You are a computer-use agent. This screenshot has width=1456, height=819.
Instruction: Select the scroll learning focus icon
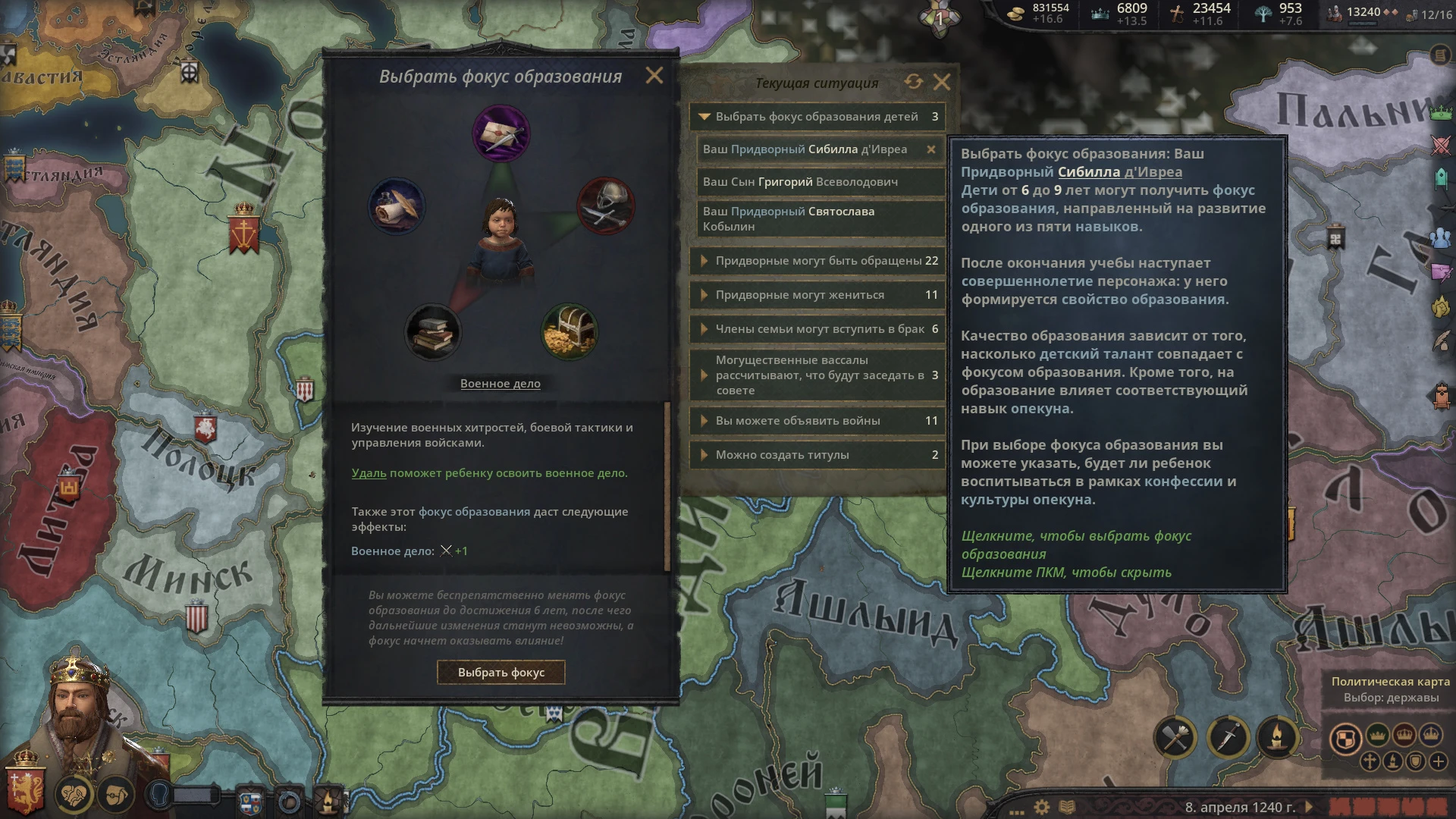click(x=397, y=207)
